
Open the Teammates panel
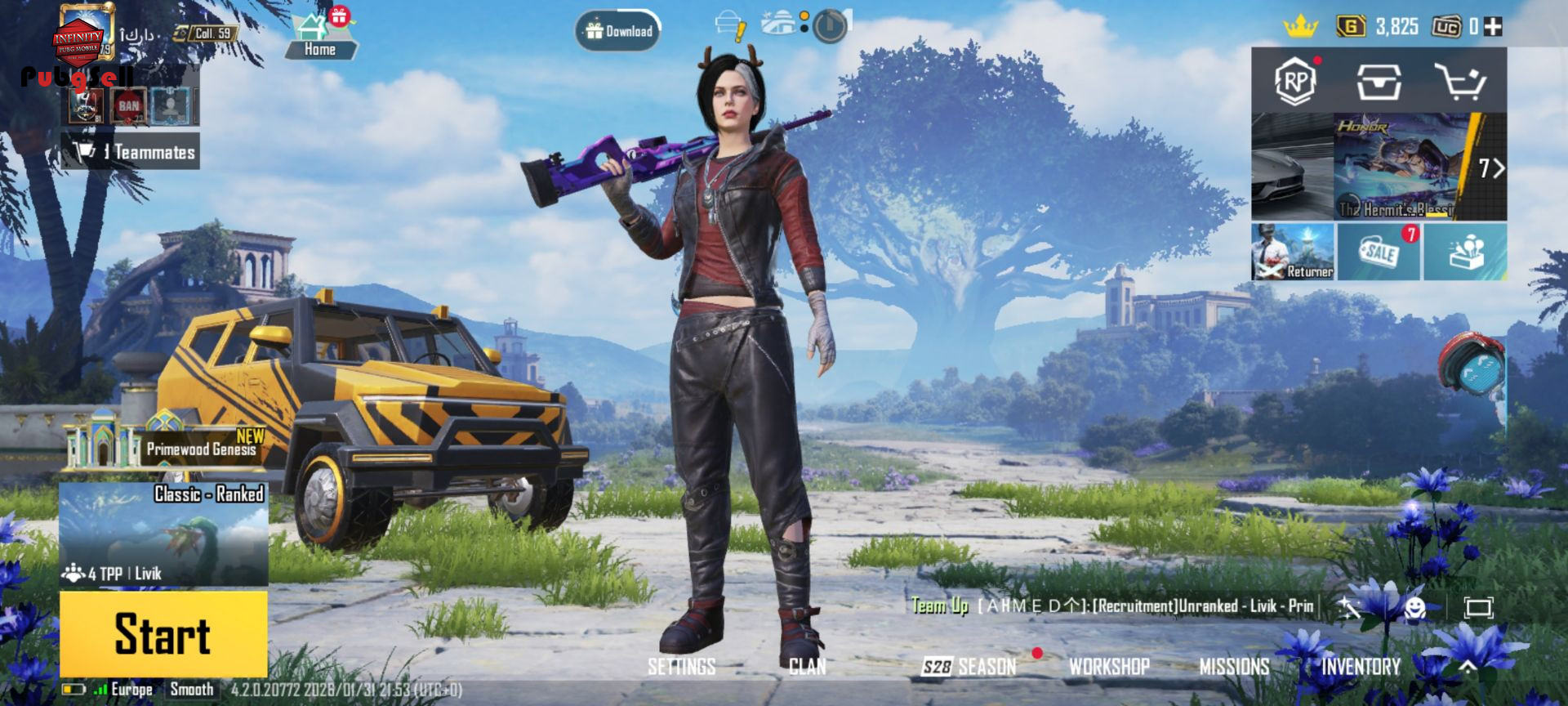pyautogui.click(x=131, y=152)
